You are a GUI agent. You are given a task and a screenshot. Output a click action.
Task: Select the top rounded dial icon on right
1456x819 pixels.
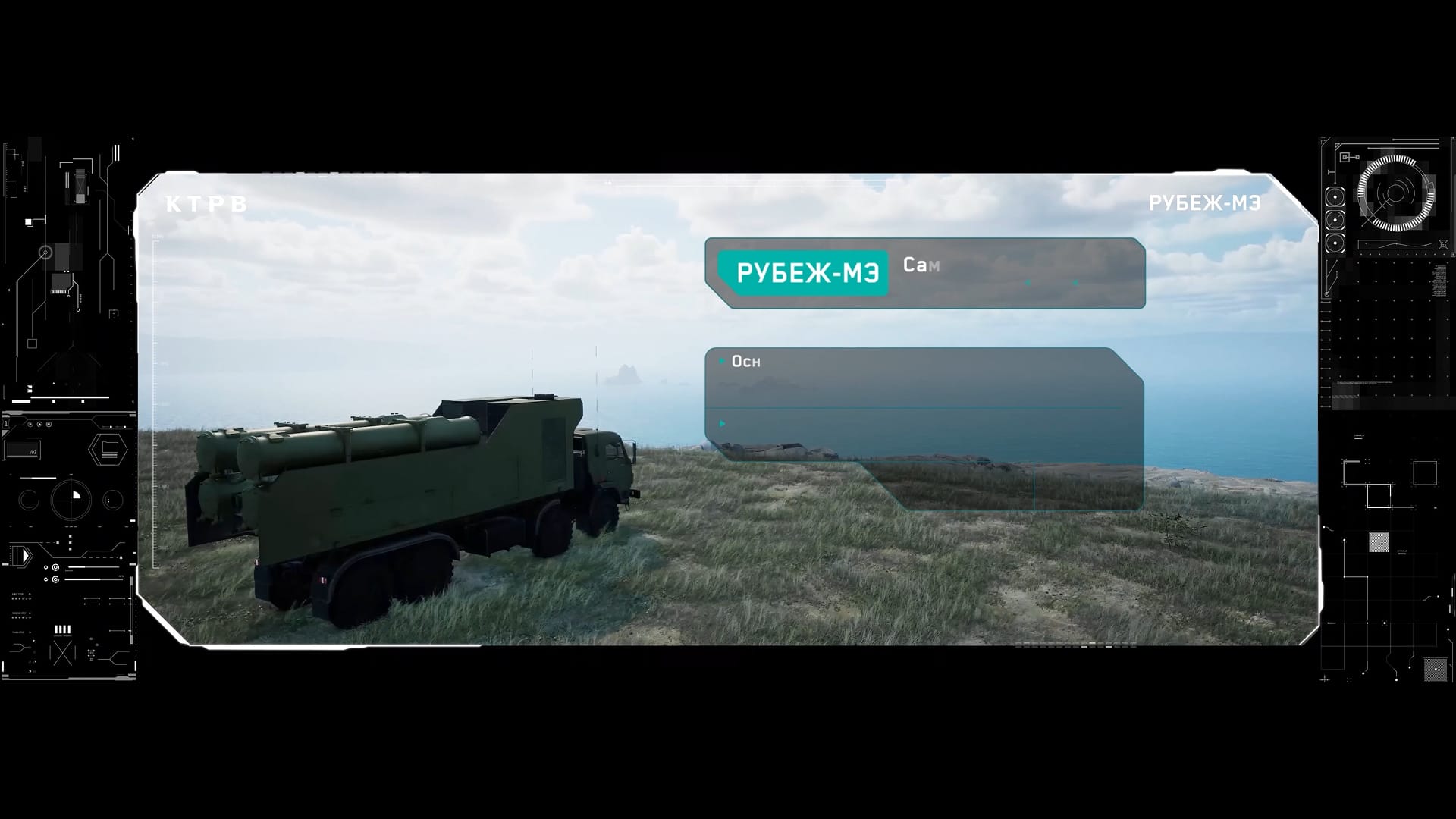pyautogui.click(x=1334, y=197)
